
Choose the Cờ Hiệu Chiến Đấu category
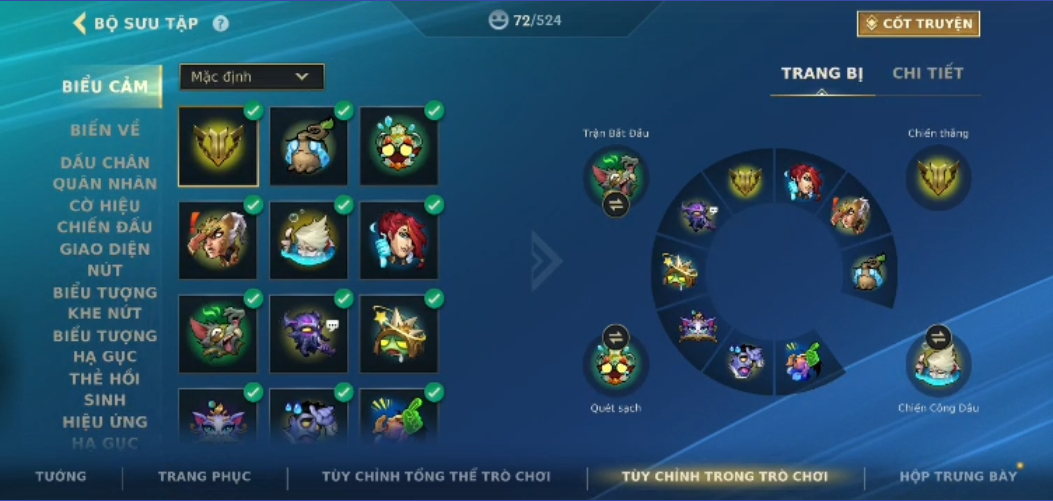pos(105,216)
